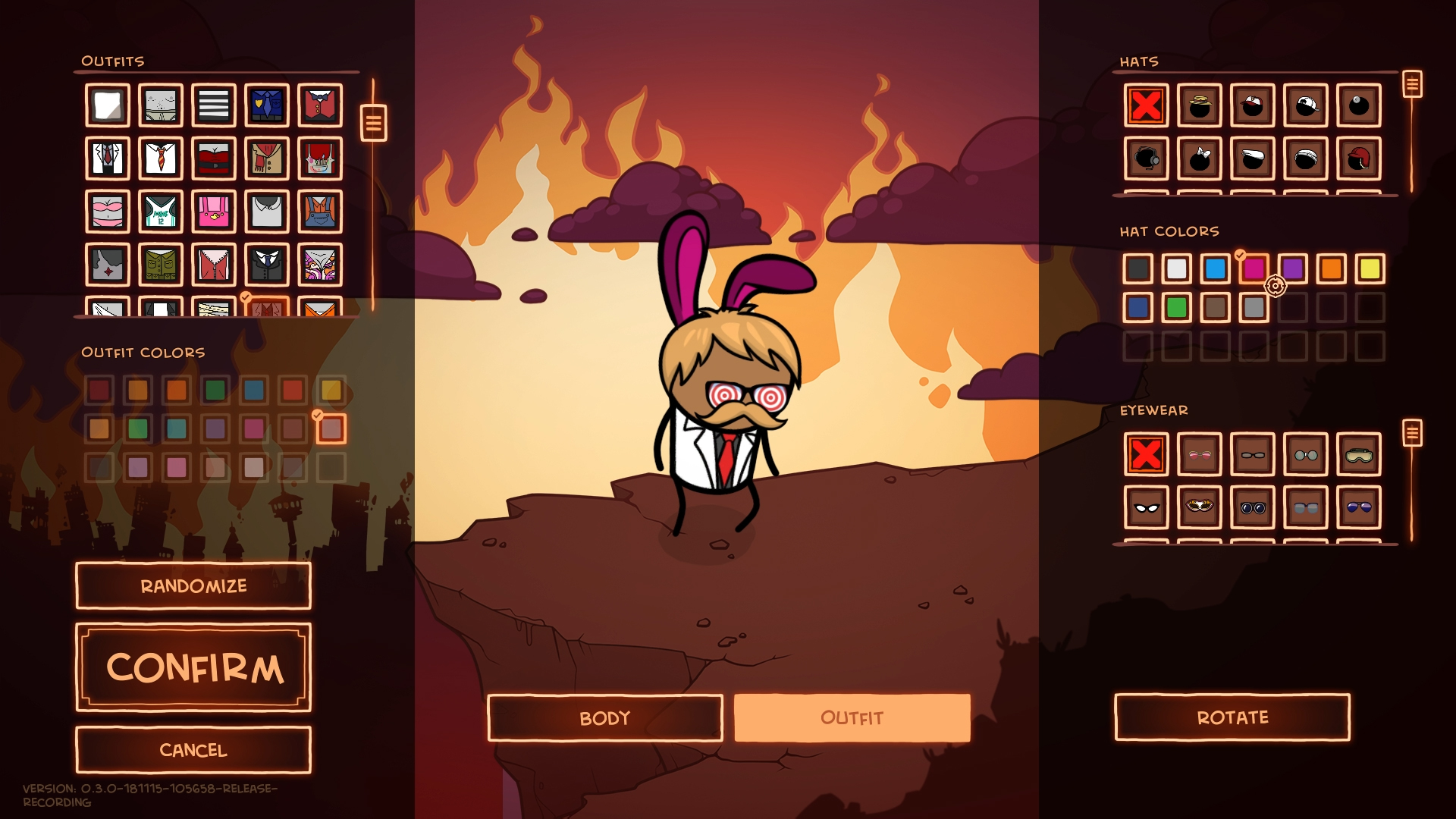Select the green basketball jersey outfit
Image resolution: width=1456 pixels, height=819 pixels.
click(161, 212)
